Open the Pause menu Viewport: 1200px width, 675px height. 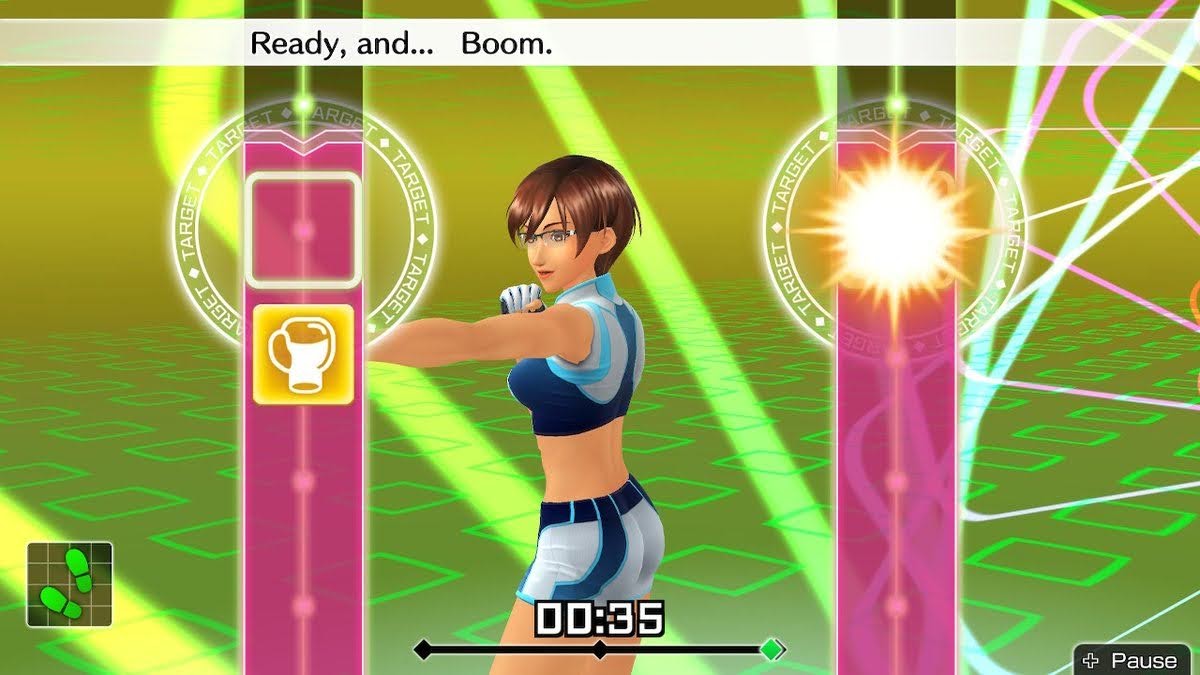(1135, 660)
